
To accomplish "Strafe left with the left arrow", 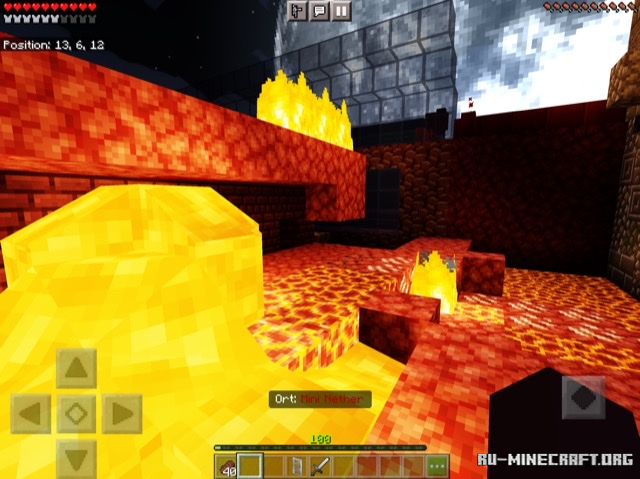I will coord(30,413).
